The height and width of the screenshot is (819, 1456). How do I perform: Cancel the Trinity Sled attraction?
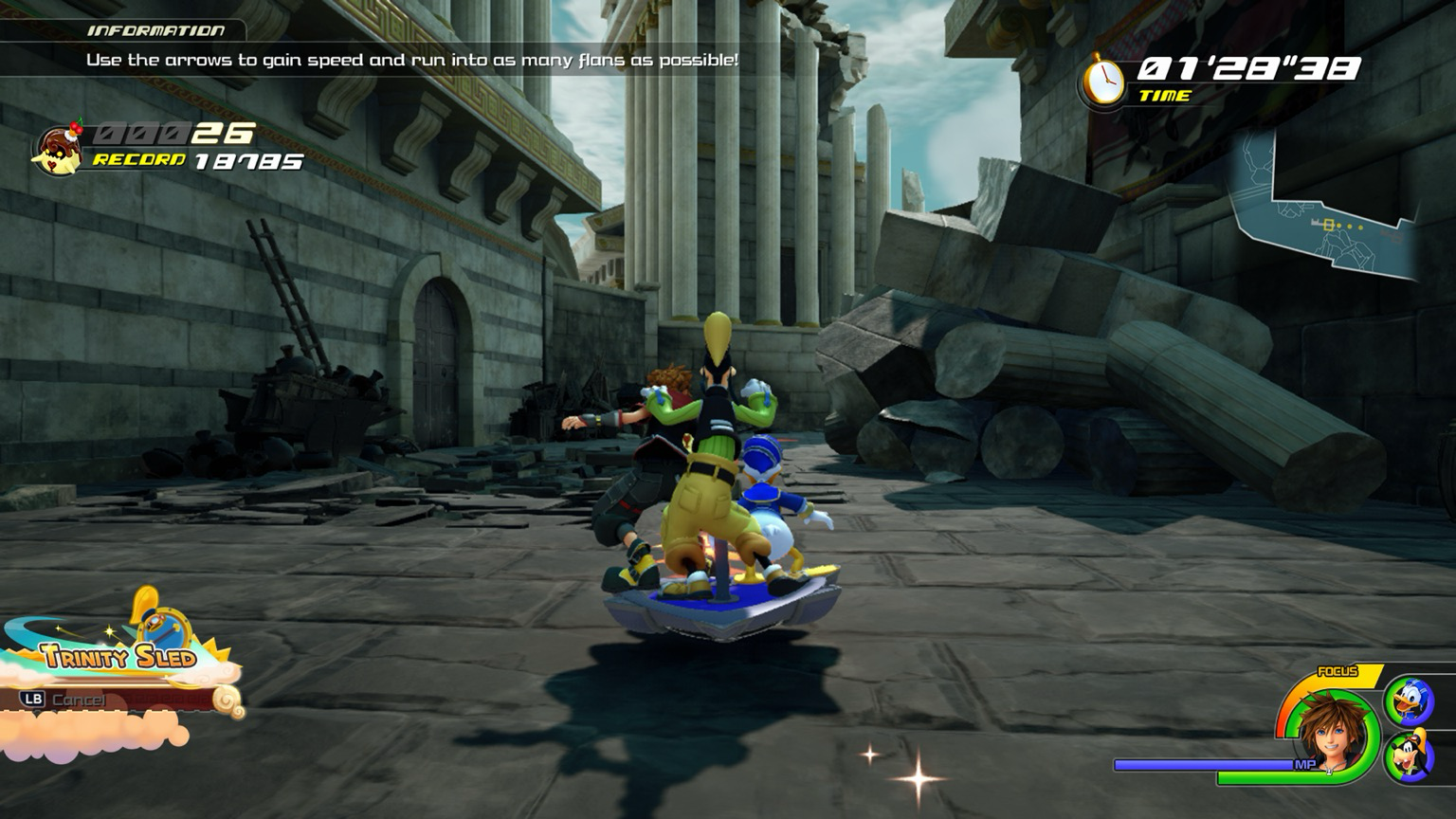click(x=64, y=700)
